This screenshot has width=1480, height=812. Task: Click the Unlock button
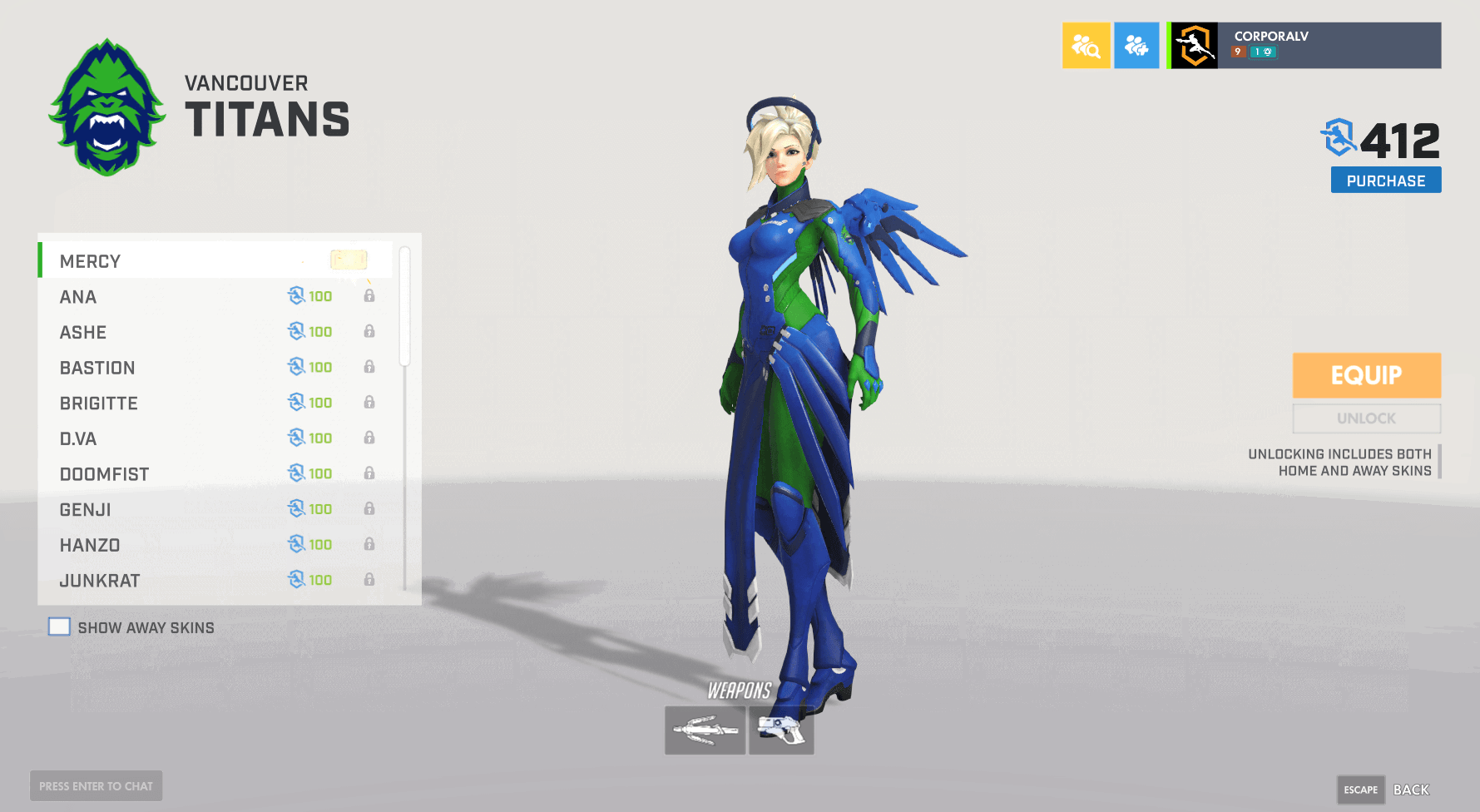point(1366,418)
